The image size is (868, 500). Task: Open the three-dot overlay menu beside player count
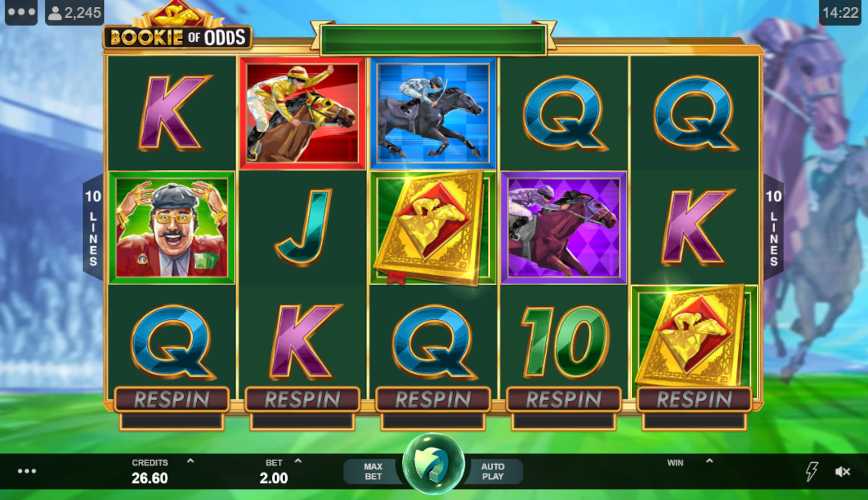click(20, 13)
